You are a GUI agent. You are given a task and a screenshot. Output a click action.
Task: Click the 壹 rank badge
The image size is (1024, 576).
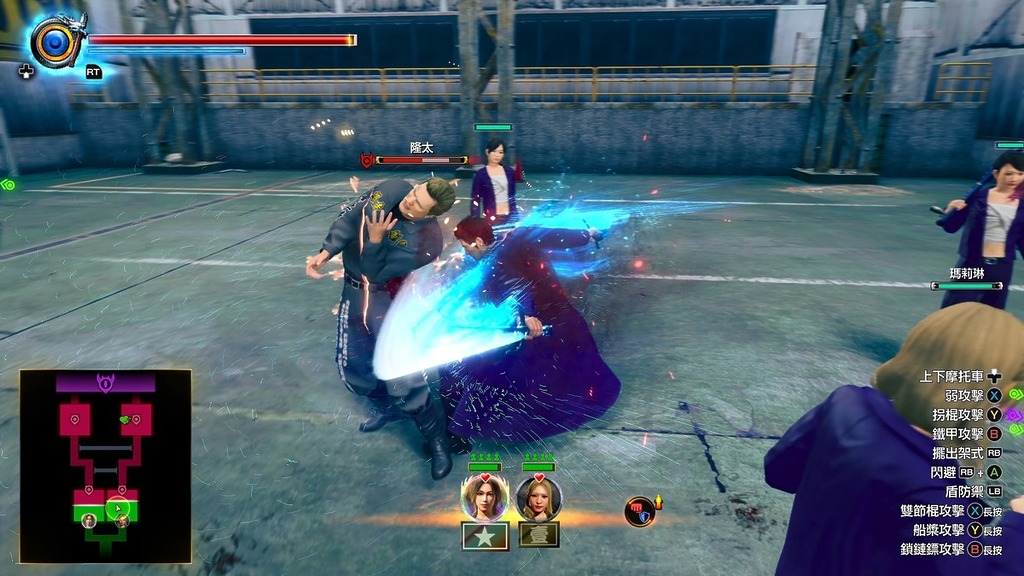pos(539,536)
